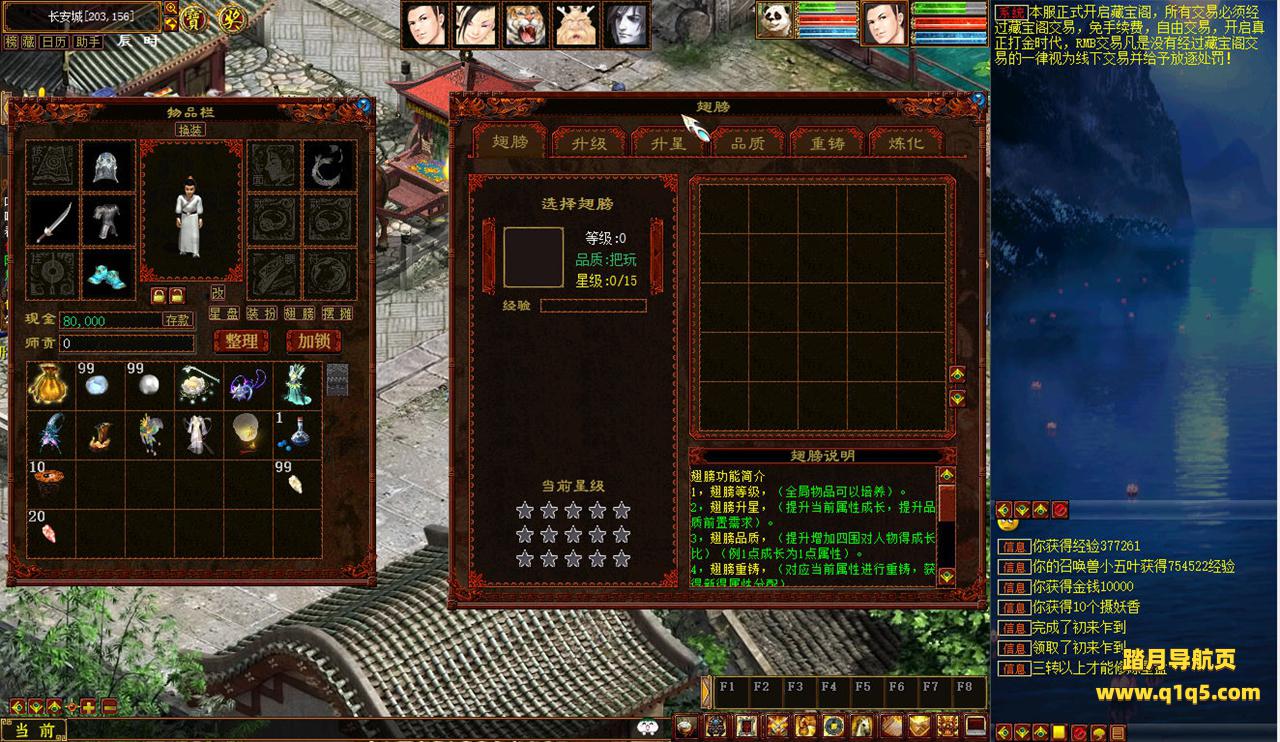
Task: Open the 炼化 tab
Action: click(x=906, y=143)
